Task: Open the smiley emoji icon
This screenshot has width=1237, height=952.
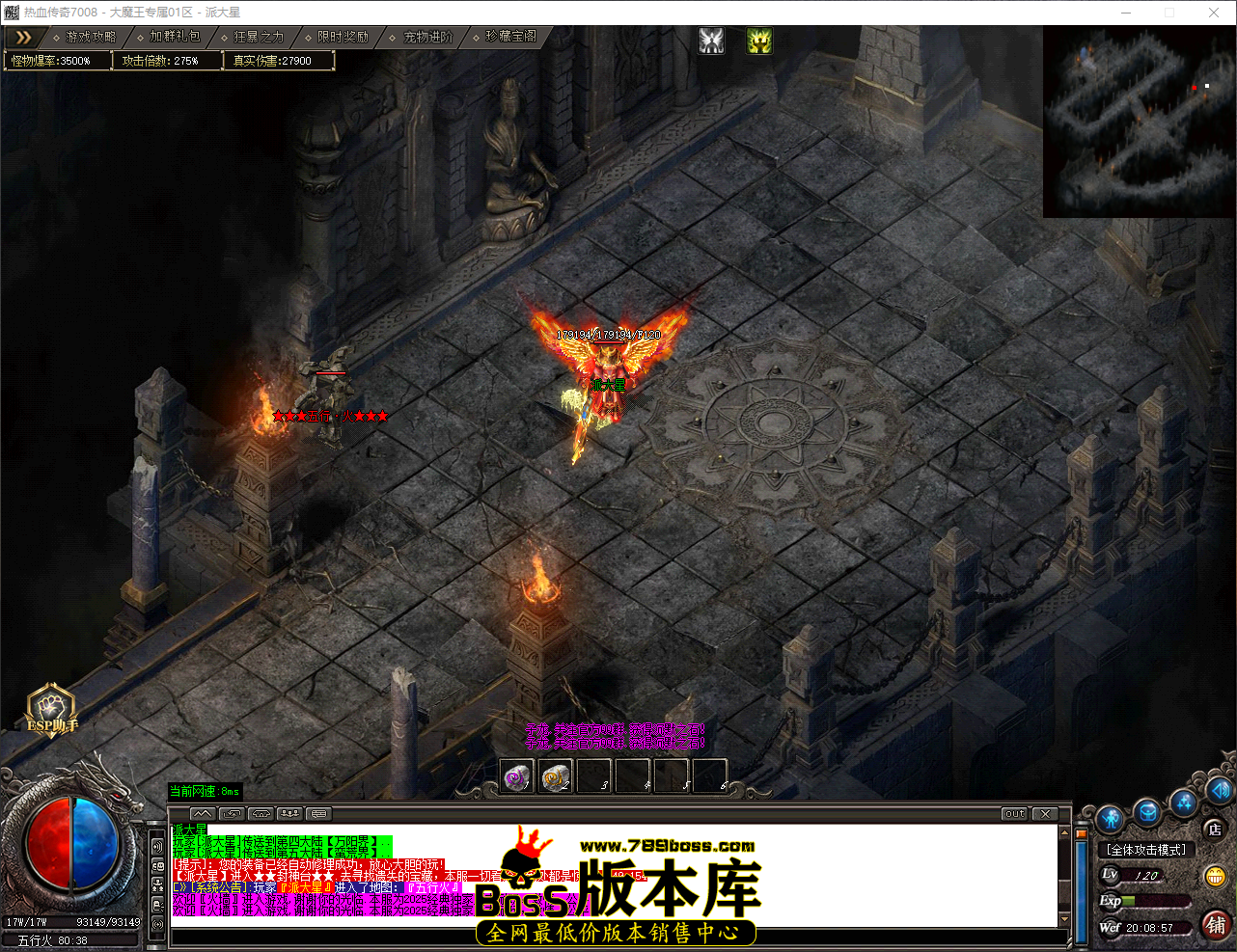Action: 1214,877
